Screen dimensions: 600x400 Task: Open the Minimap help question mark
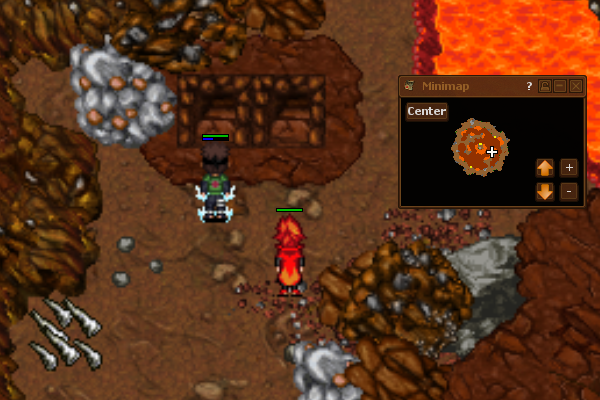tap(529, 87)
